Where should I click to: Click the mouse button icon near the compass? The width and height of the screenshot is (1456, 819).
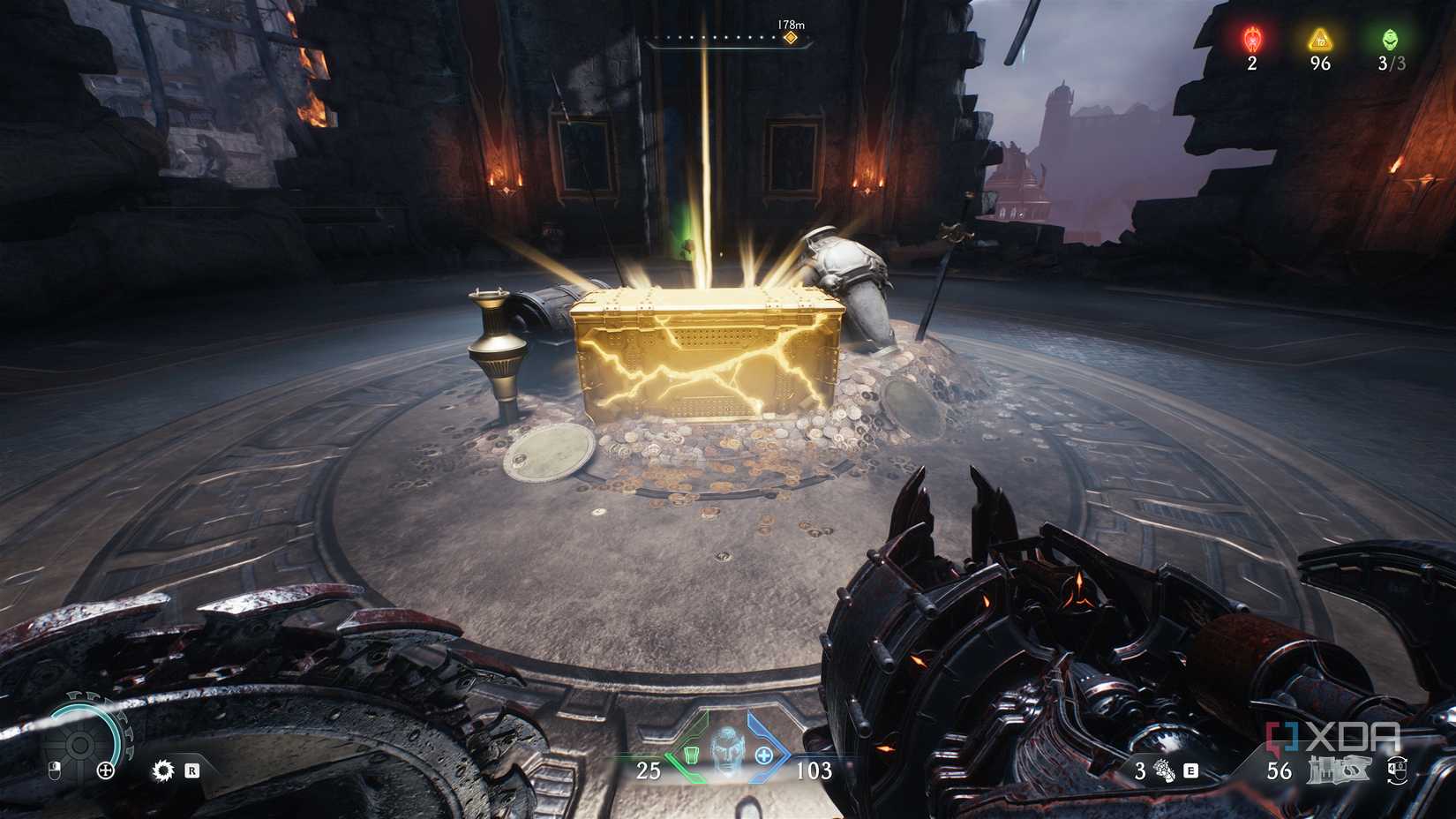(54, 770)
